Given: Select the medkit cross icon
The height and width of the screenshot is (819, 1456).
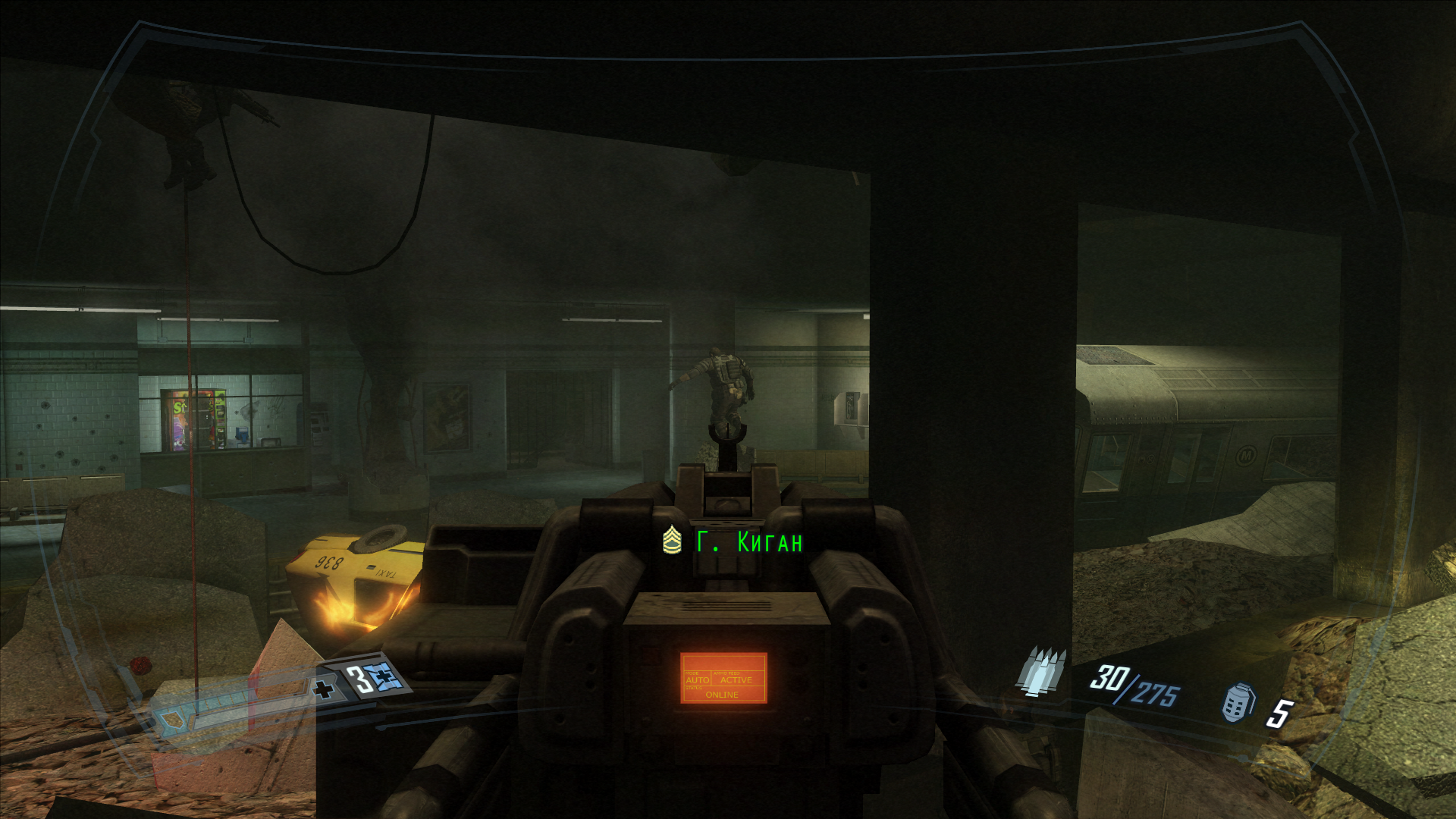Looking at the screenshot, I should pos(325,689).
